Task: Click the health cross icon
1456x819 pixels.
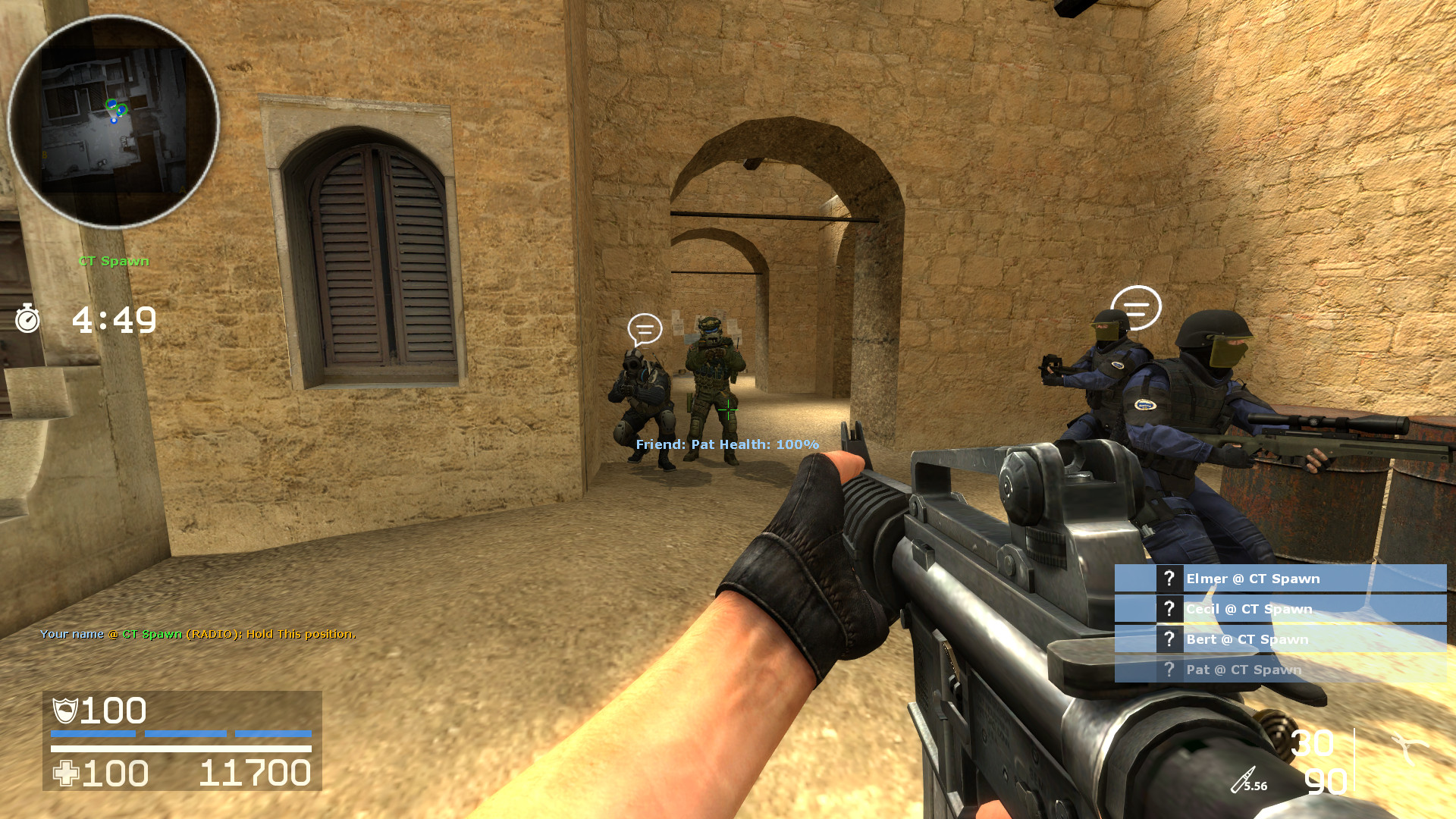Action: point(64,773)
